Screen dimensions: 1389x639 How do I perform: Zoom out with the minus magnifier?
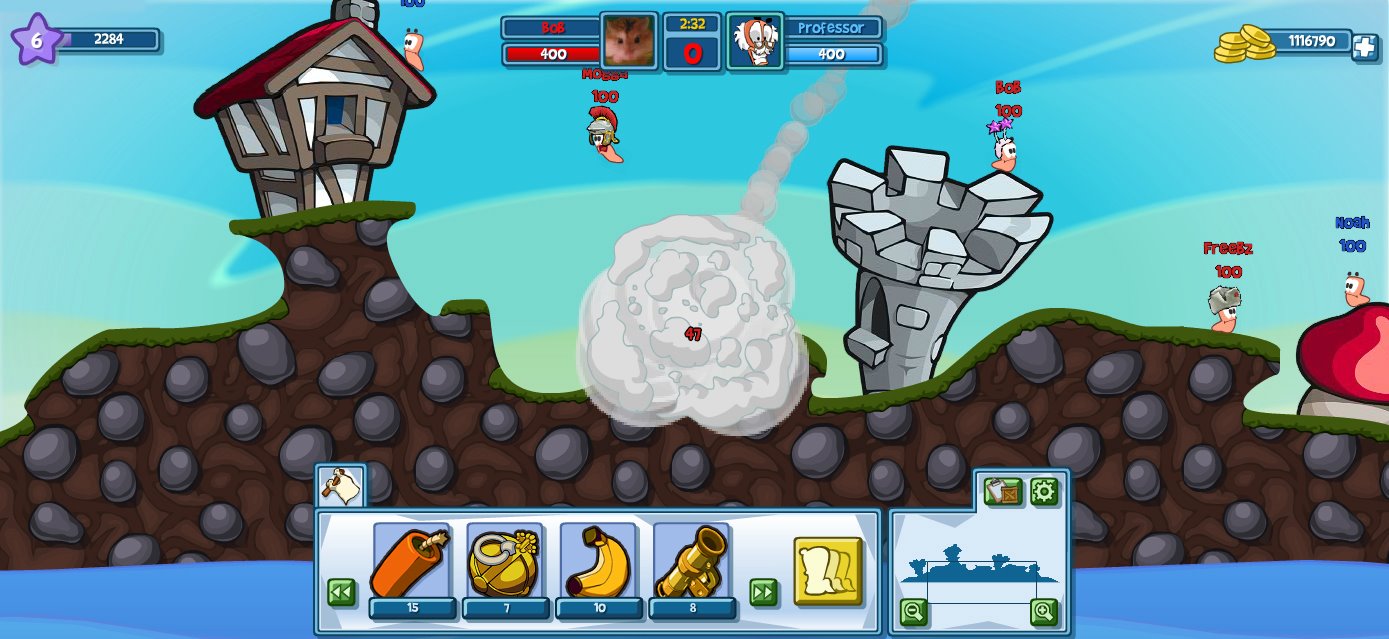click(913, 611)
